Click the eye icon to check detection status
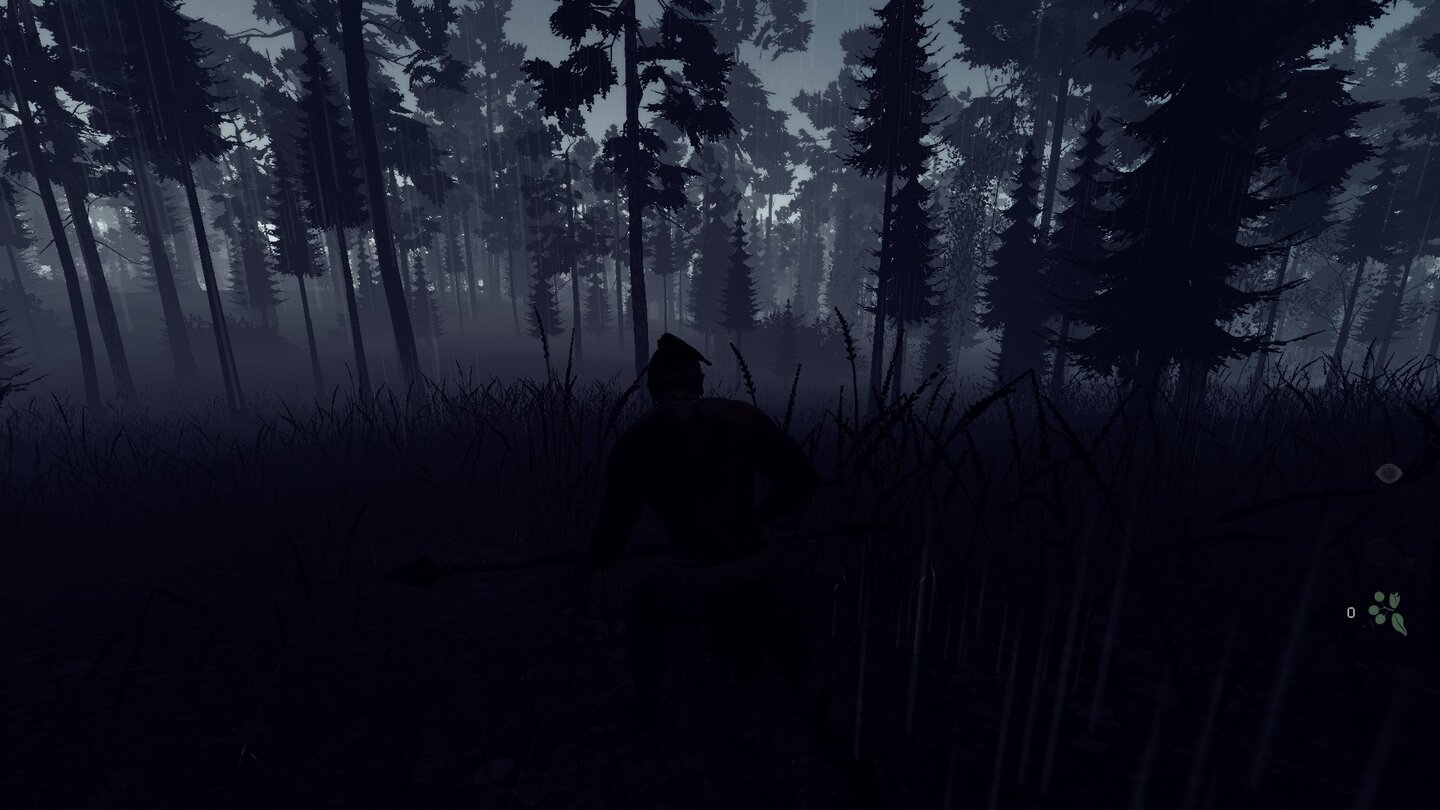Image resolution: width=1440 pixels, height=810 pixels. click(x=1388, y=472)
